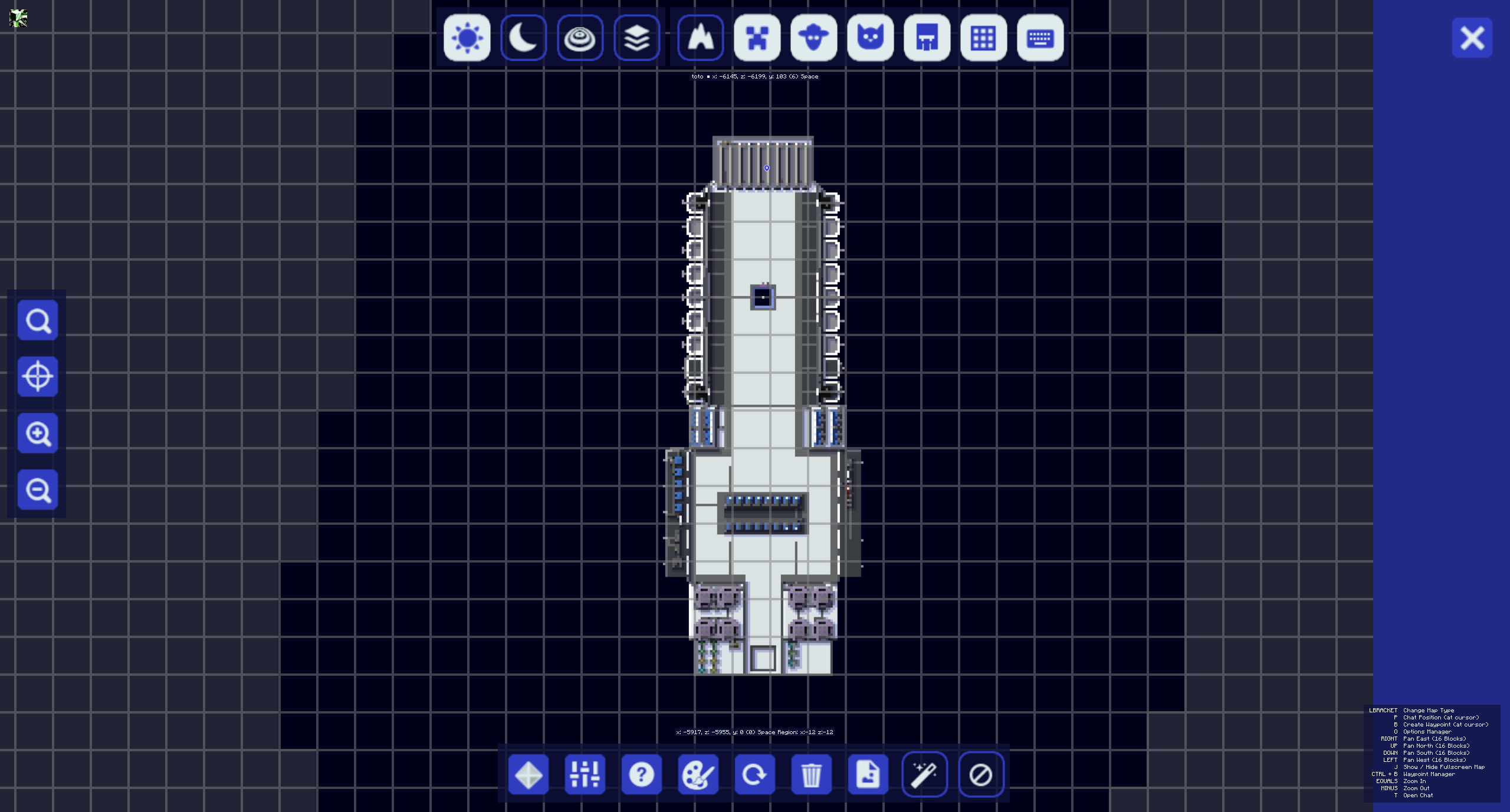Zoom out the map
The height and width of the screenshot is (812, 1510).
coord(38,490)
